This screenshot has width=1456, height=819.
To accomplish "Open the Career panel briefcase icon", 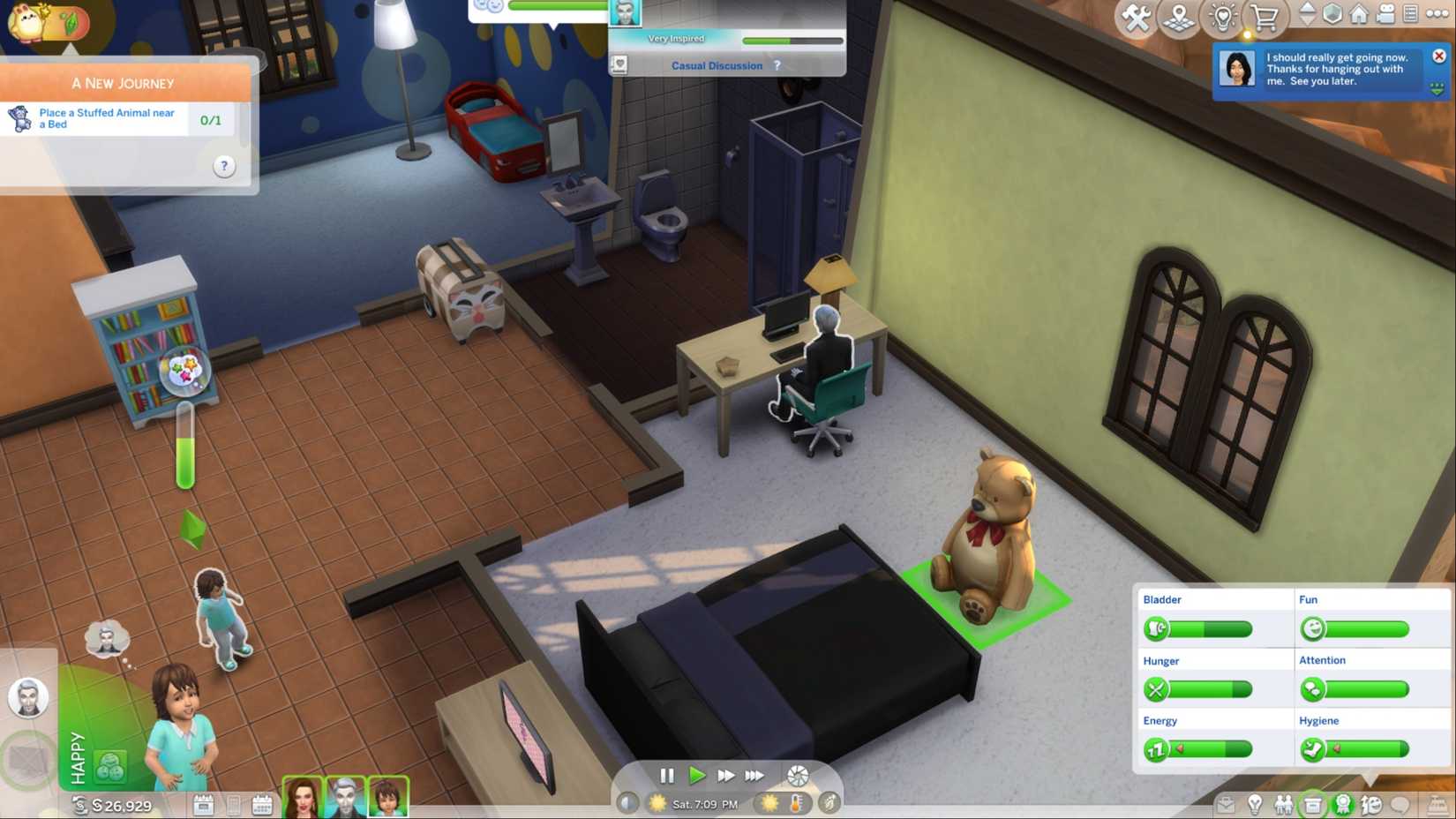I will point(1312,804).
